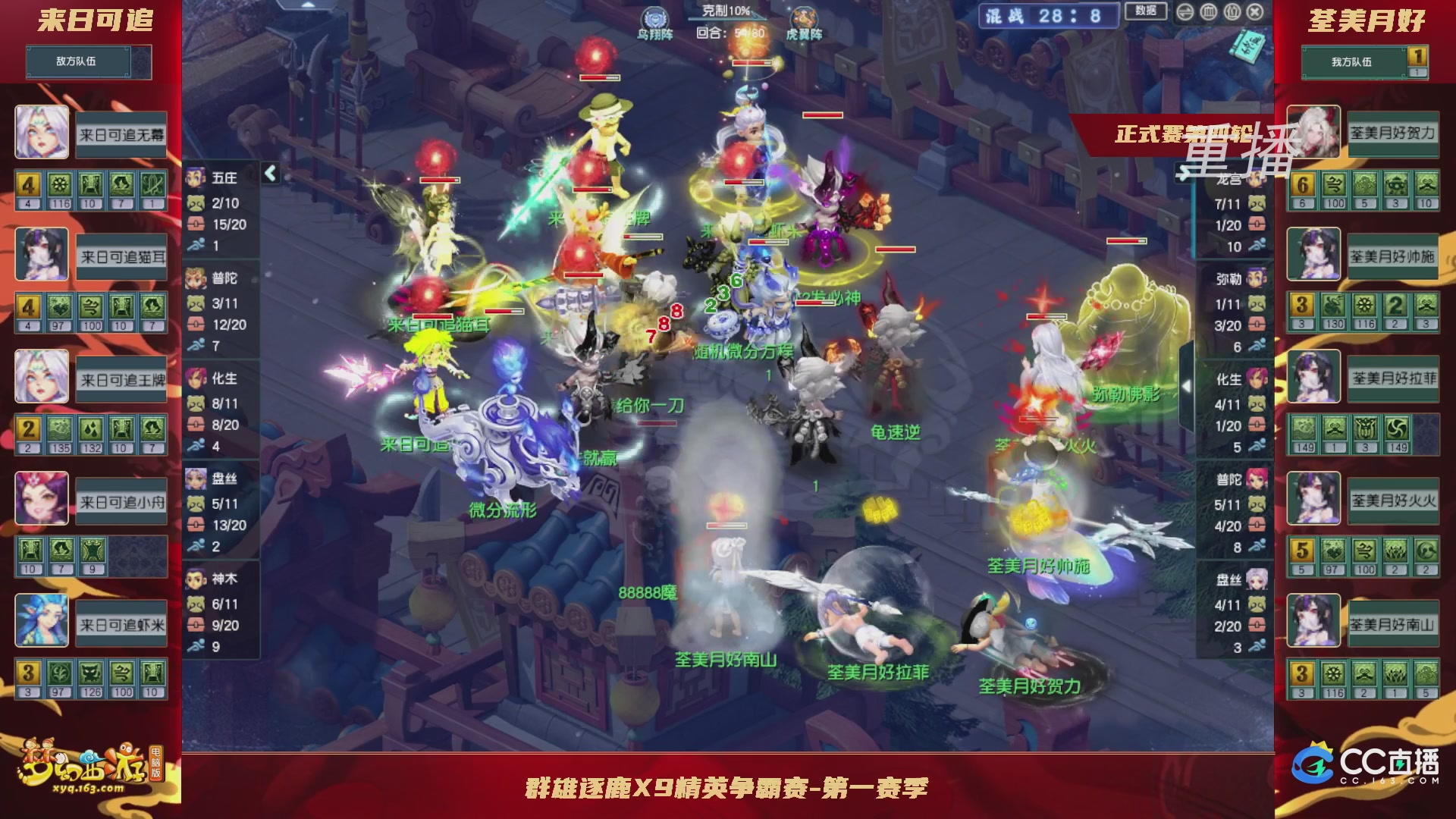The width and height of the screenshot is (1456, 819).
Task: Collapse the left combatant list with its chevron
Action: (269, 173)
